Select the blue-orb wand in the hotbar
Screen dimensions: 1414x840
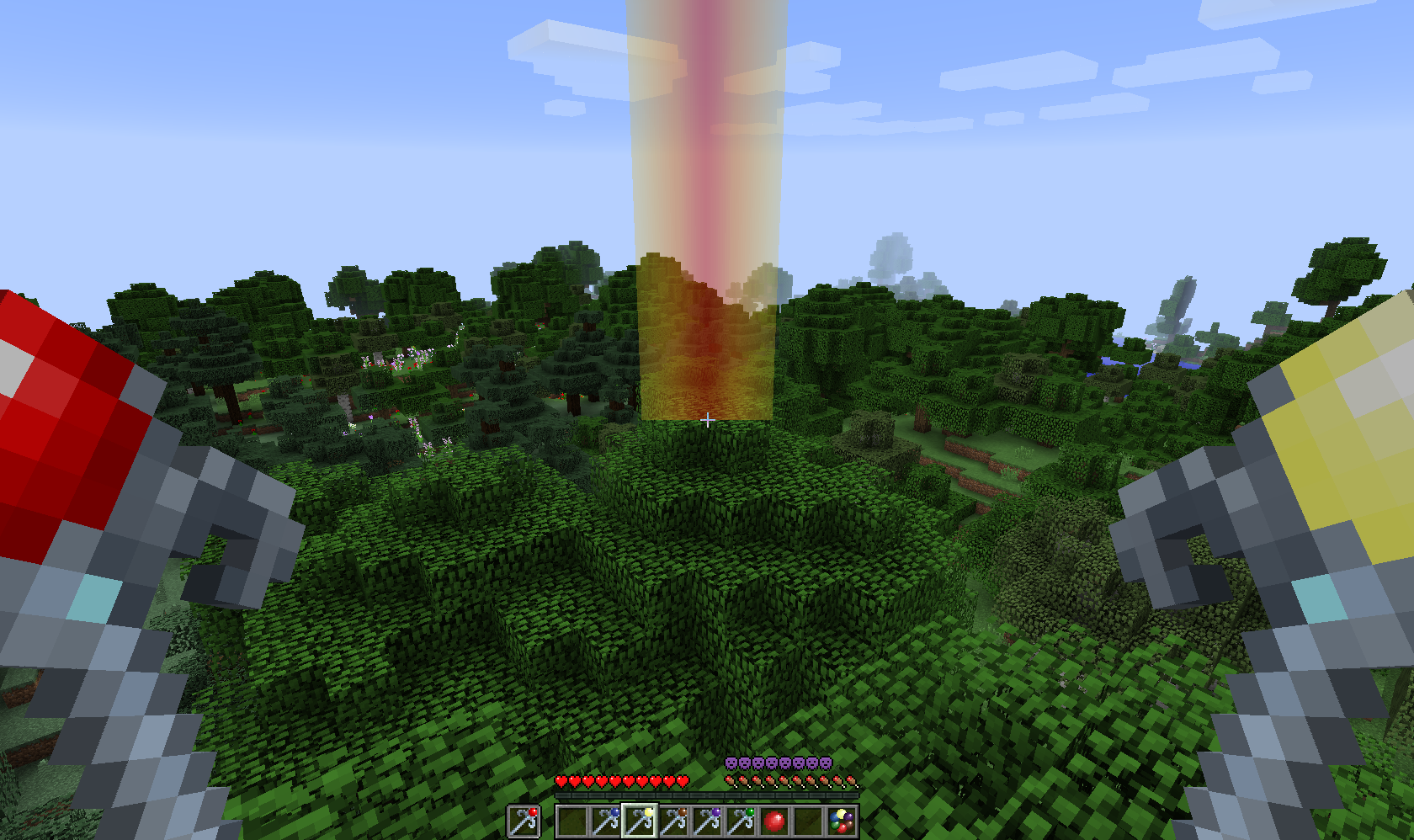[607, 821]
